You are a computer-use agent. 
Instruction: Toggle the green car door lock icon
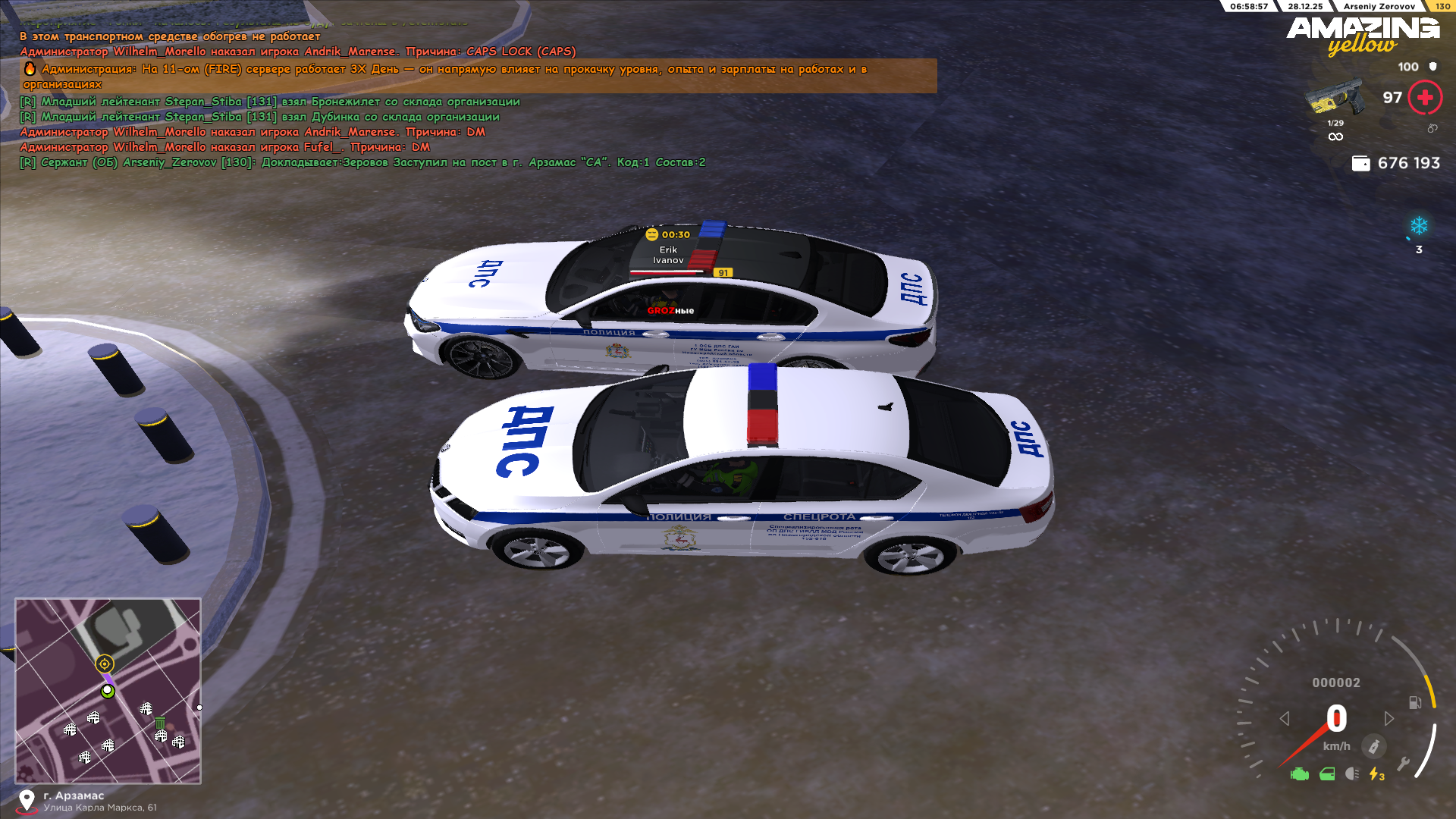[1327, 774]
